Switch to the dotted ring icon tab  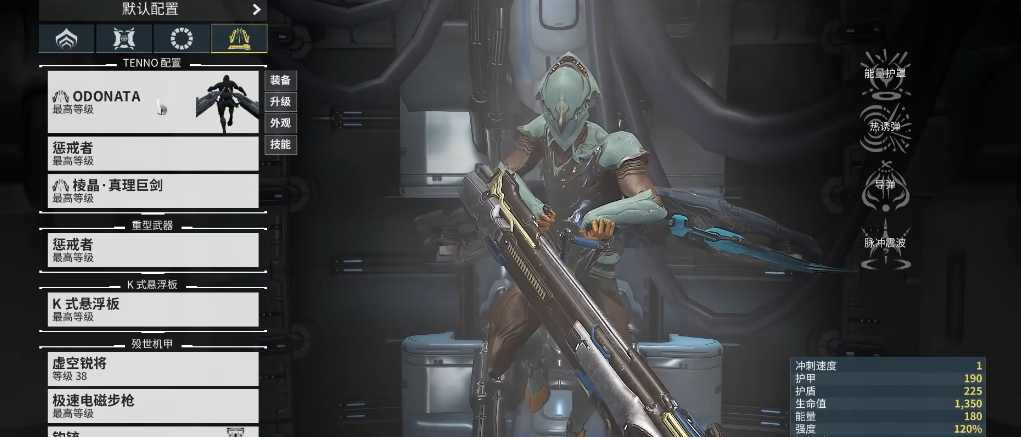182,39
